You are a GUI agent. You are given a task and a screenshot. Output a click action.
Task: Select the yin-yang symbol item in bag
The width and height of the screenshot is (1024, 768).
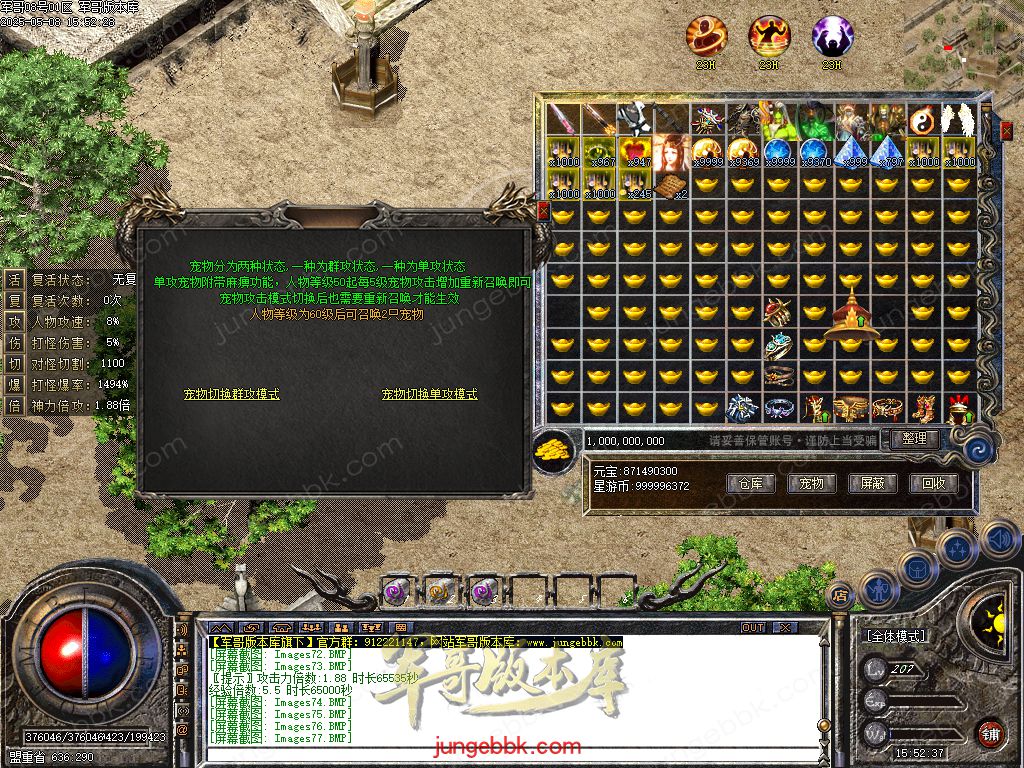coord(923,121)
